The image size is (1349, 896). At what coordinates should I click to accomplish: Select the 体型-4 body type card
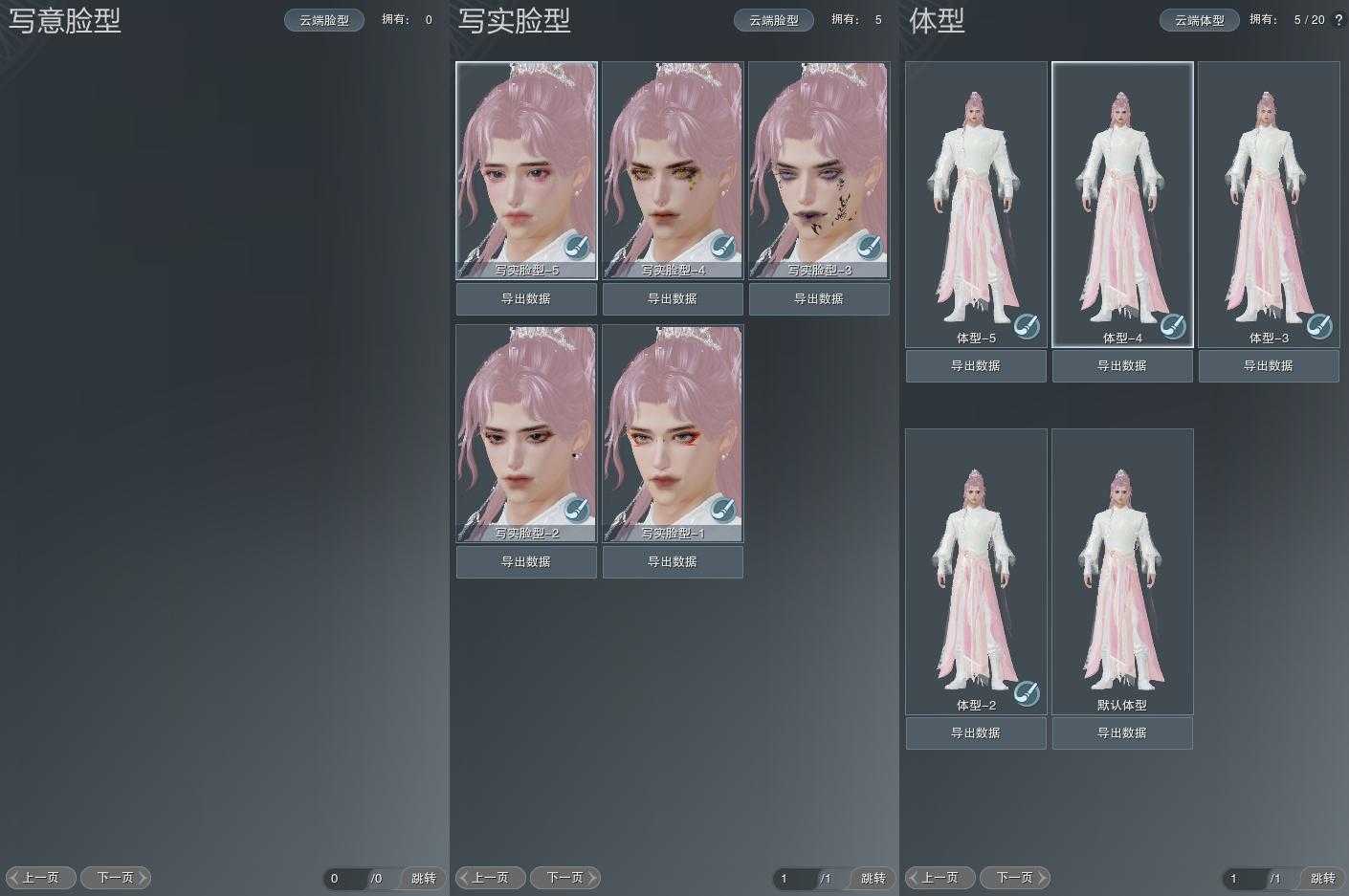pos(1122,201)
